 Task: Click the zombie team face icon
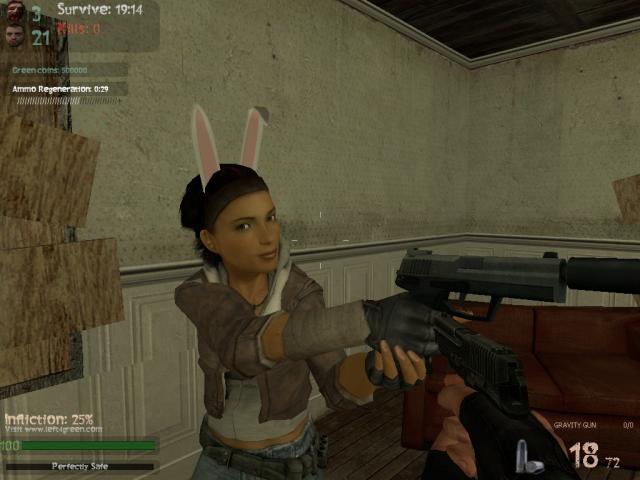[13, 12]
